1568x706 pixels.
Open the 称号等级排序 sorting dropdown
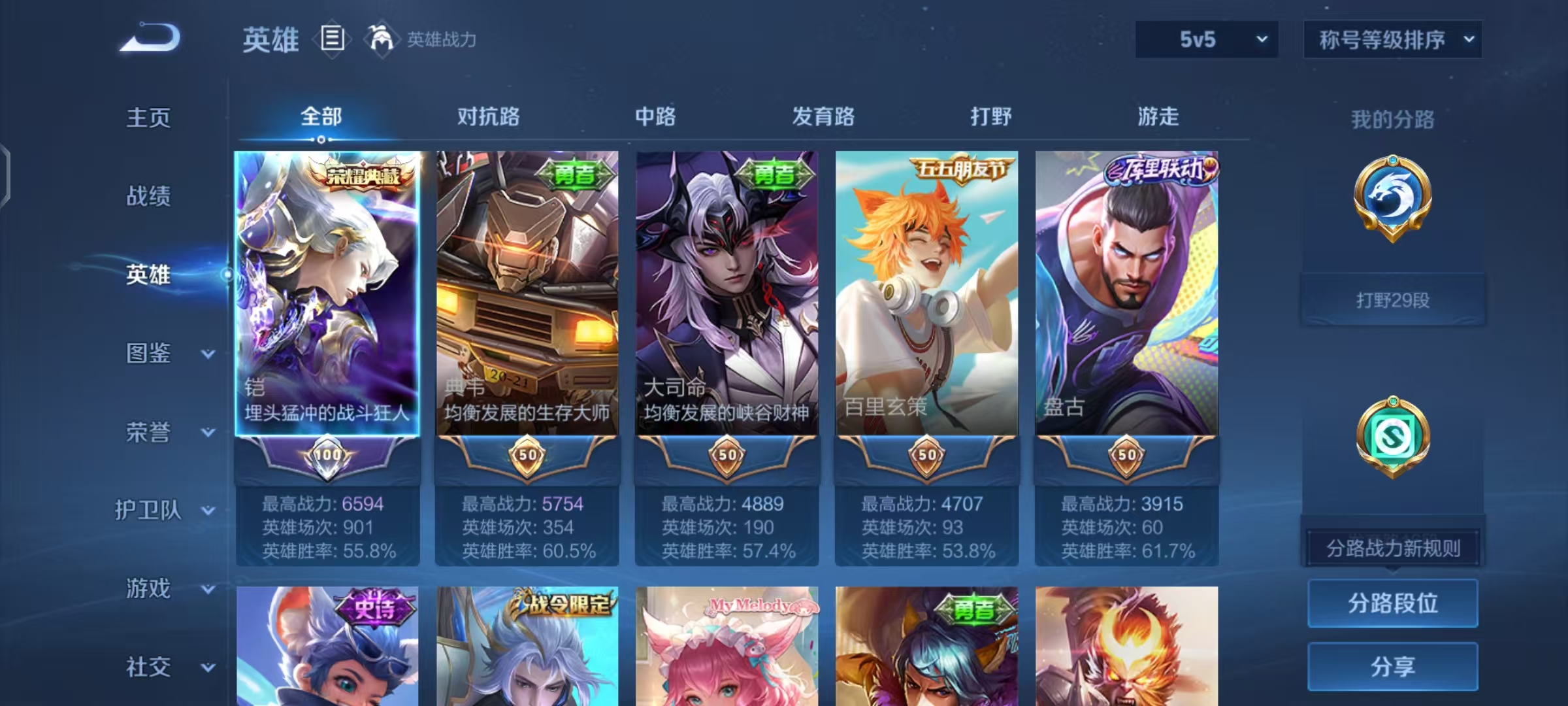click(x=1392, y=39)
